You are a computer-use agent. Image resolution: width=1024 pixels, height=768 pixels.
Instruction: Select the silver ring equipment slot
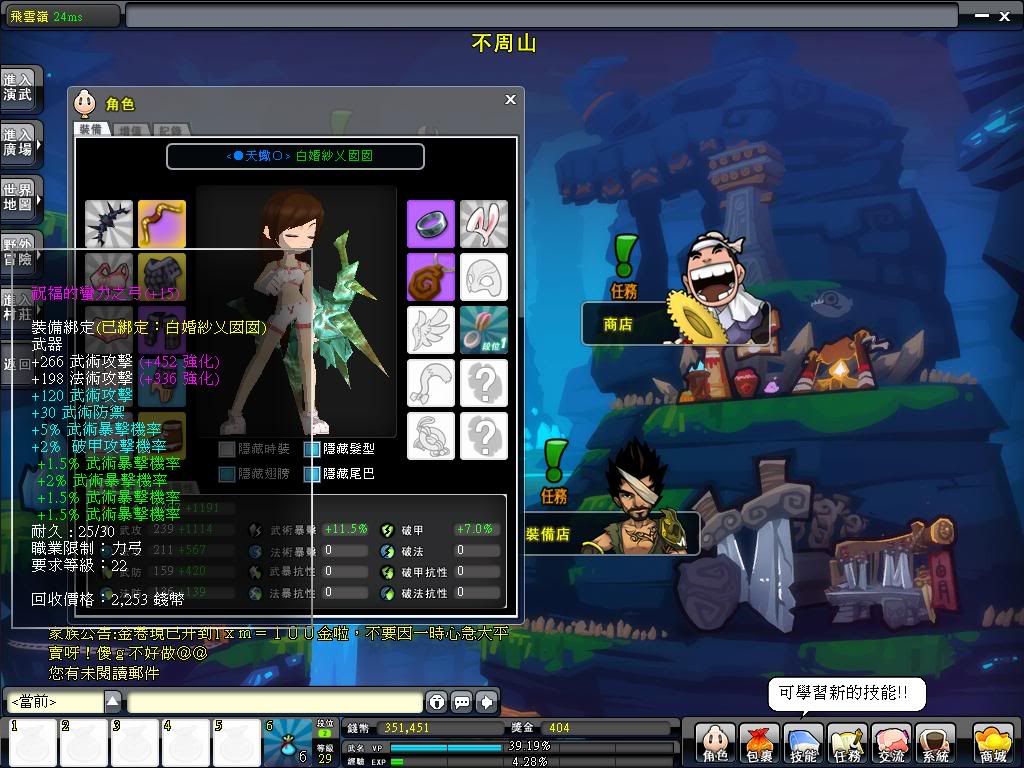(431, 223)
